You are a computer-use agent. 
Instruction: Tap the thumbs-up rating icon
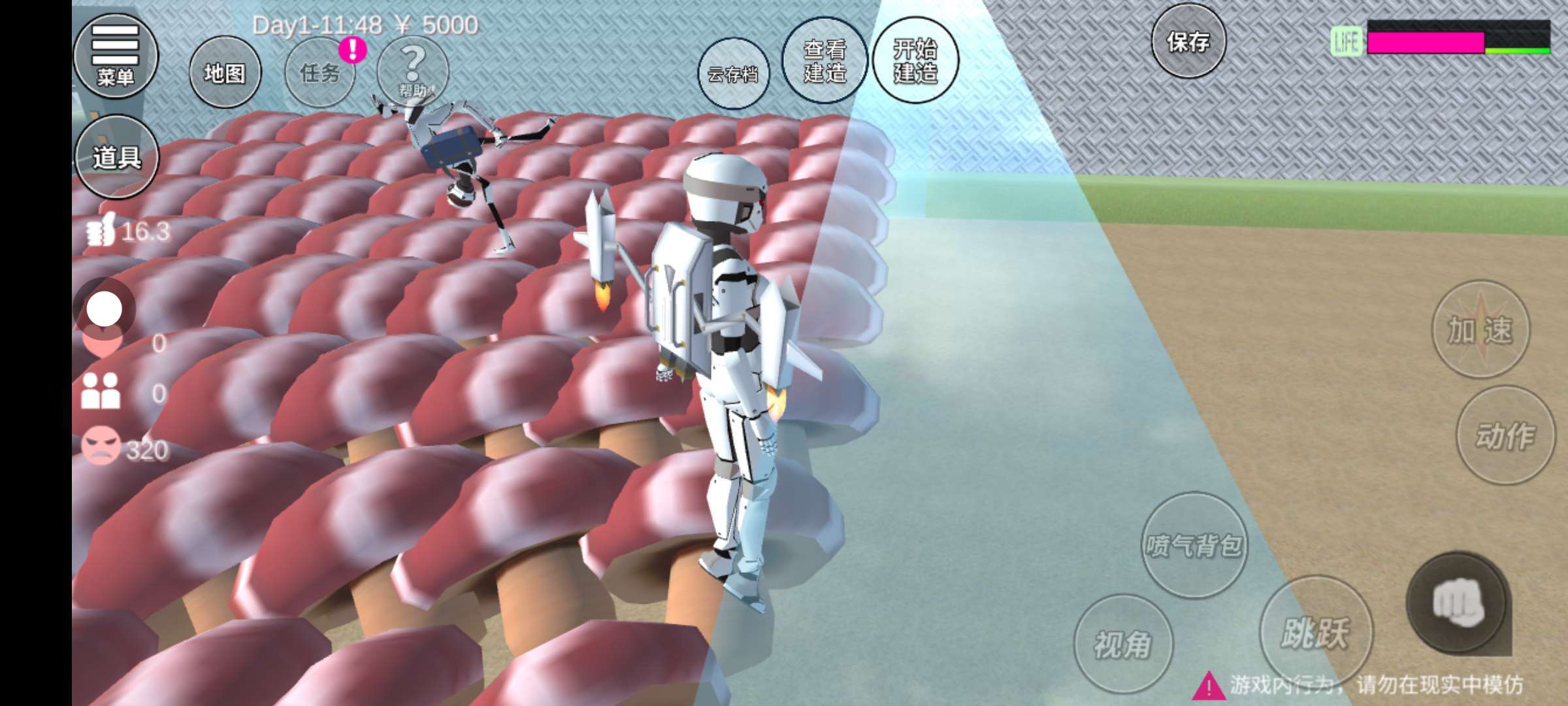(101, 230)
